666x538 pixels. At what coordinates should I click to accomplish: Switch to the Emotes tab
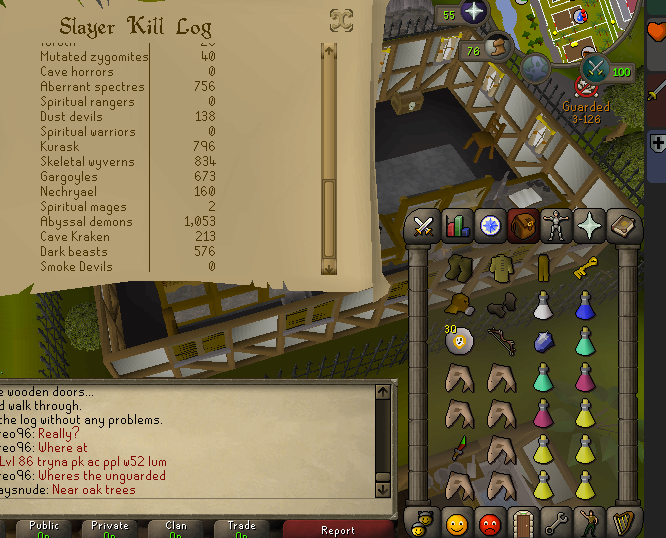point(588,522)
